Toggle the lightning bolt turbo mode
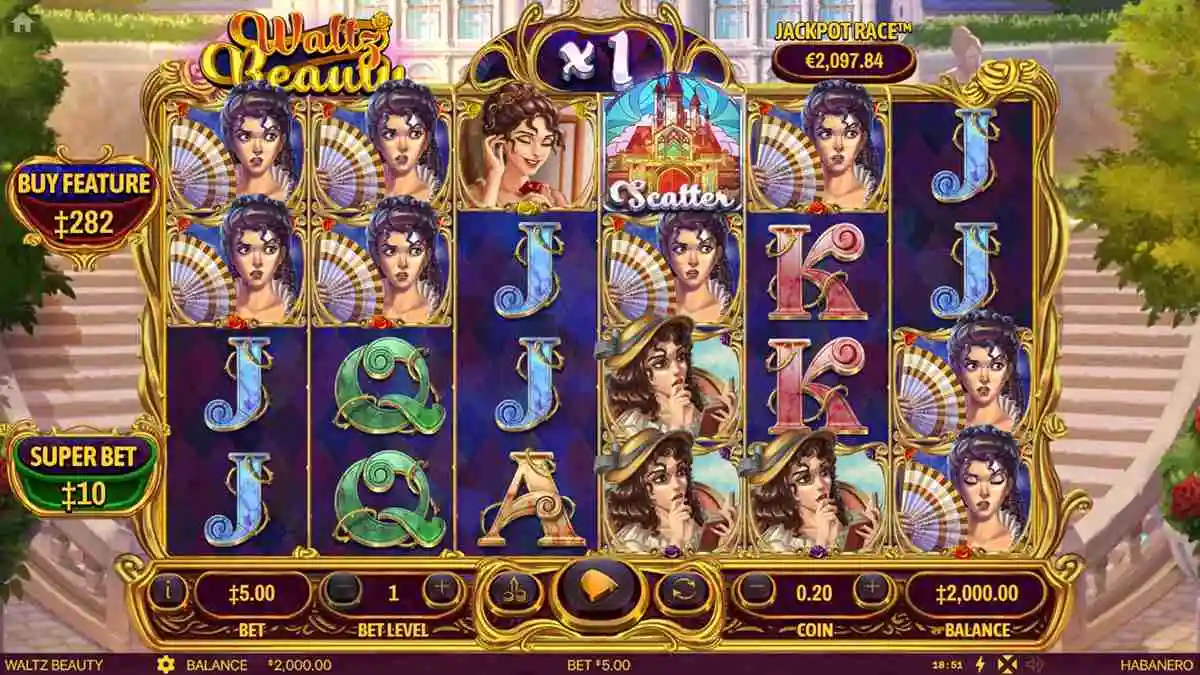 979,665
